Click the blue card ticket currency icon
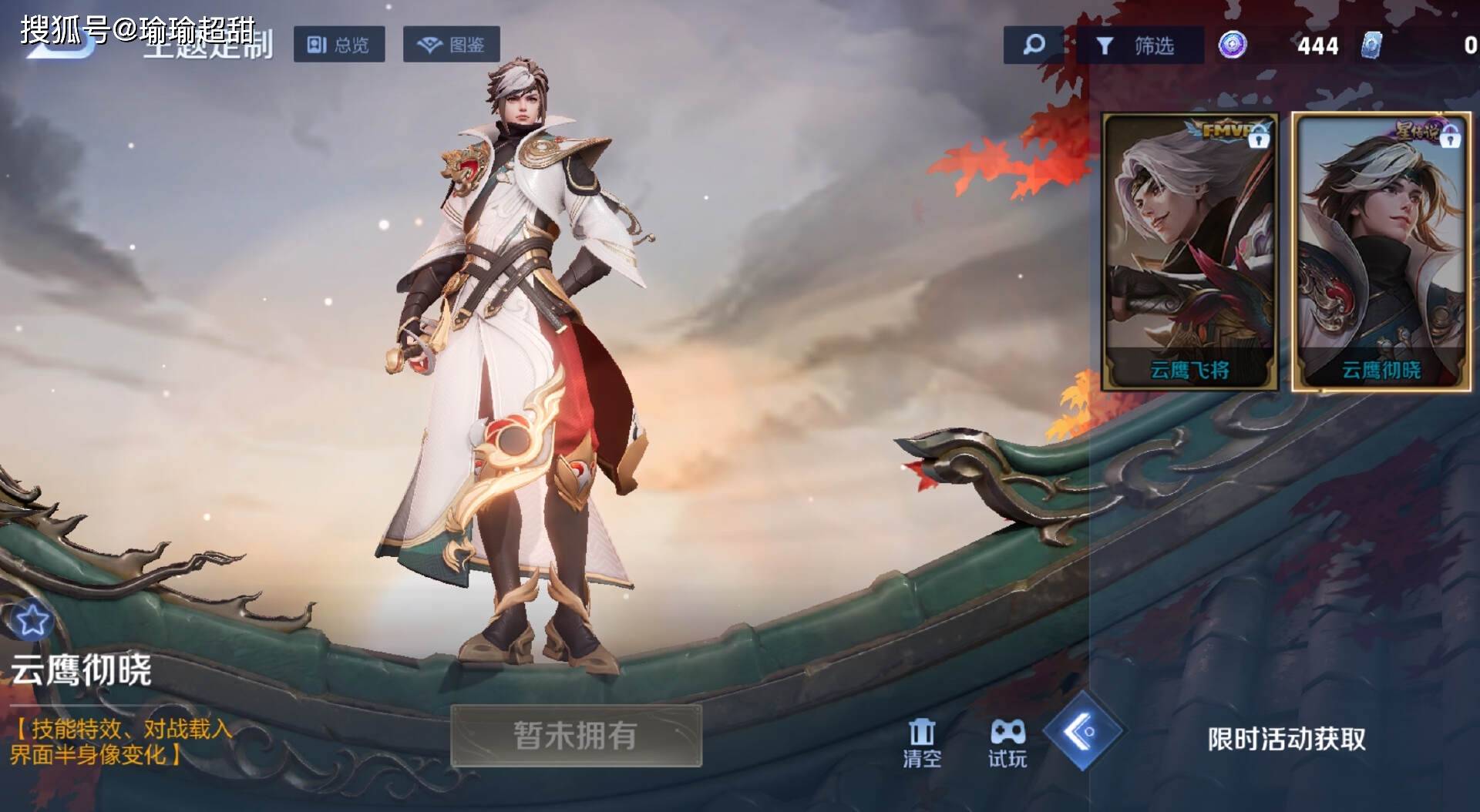The image size is (1480, 812). [x=1371, y=45]
